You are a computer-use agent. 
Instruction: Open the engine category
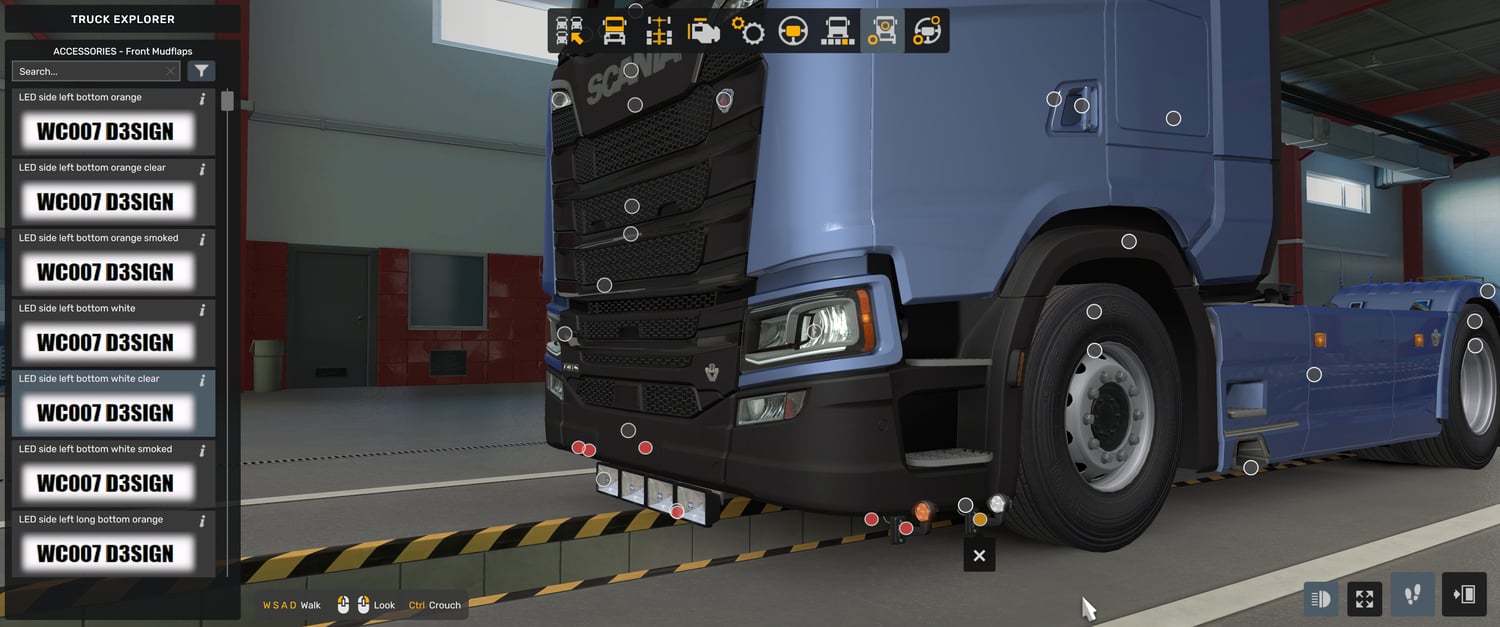pyautogui.click(x=704, y=31)
